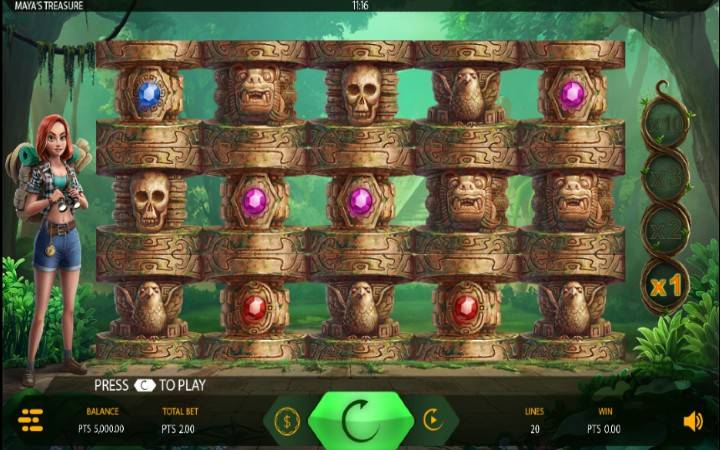Spin the reels with the green button
Image resolution: width=720 pixels, height=450 pixels.
click(359, 421)
